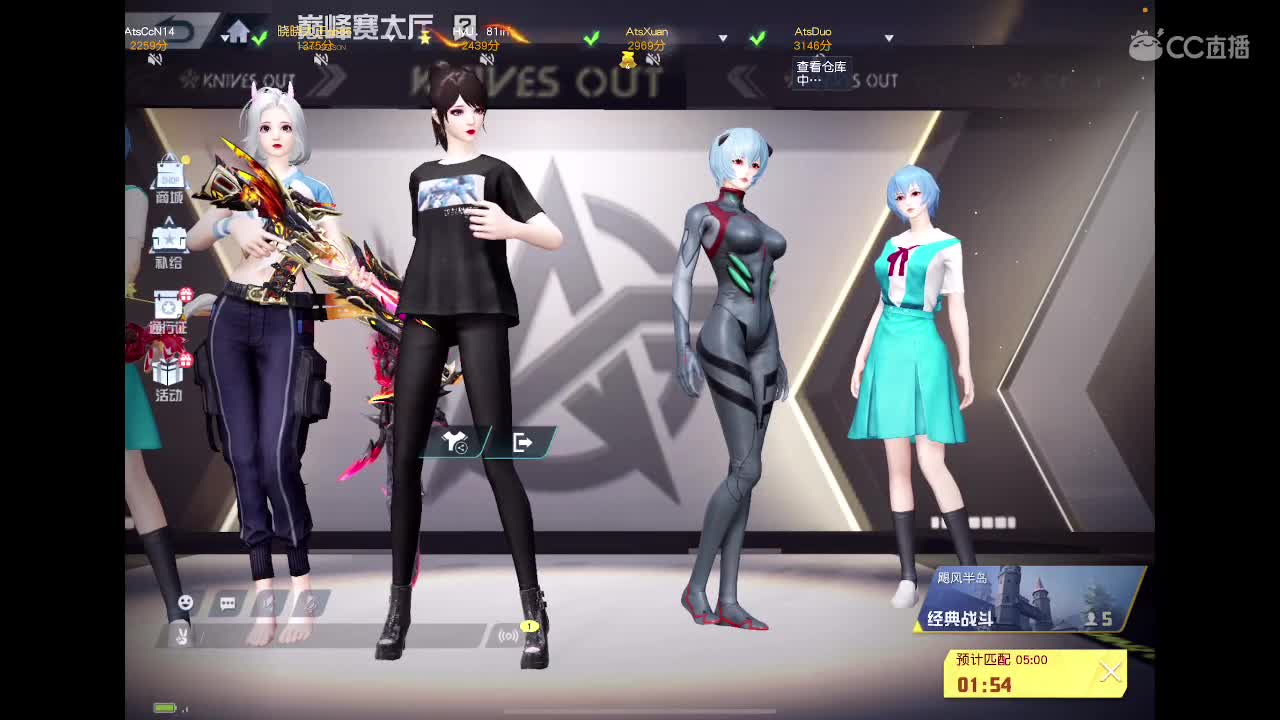Viewport: 1280px width, 720px height.
Task: Click the exit lobby arrow button
Action: pyautogui.click(x=521, y=441)
